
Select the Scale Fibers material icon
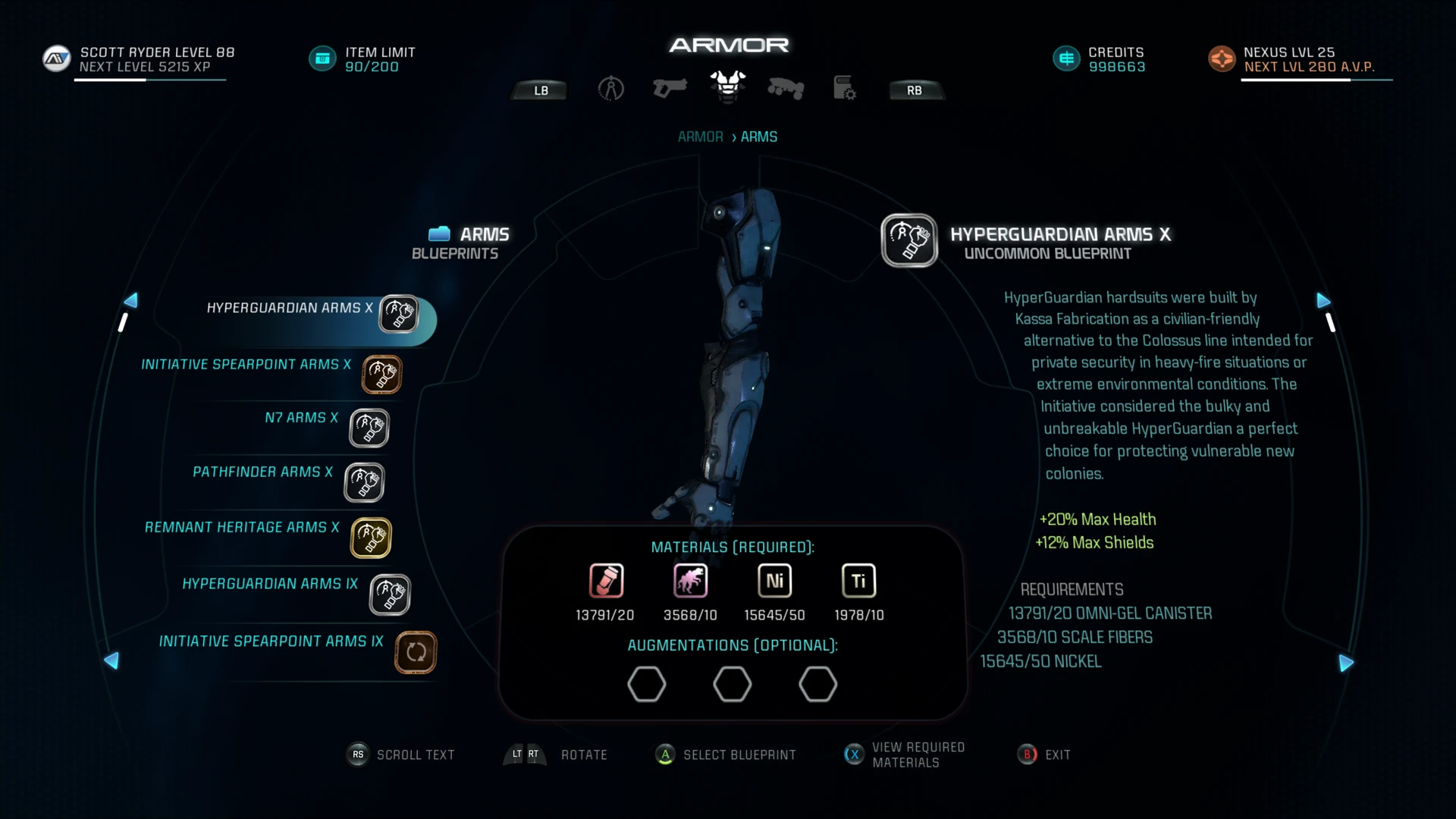[x=689, y=581]
